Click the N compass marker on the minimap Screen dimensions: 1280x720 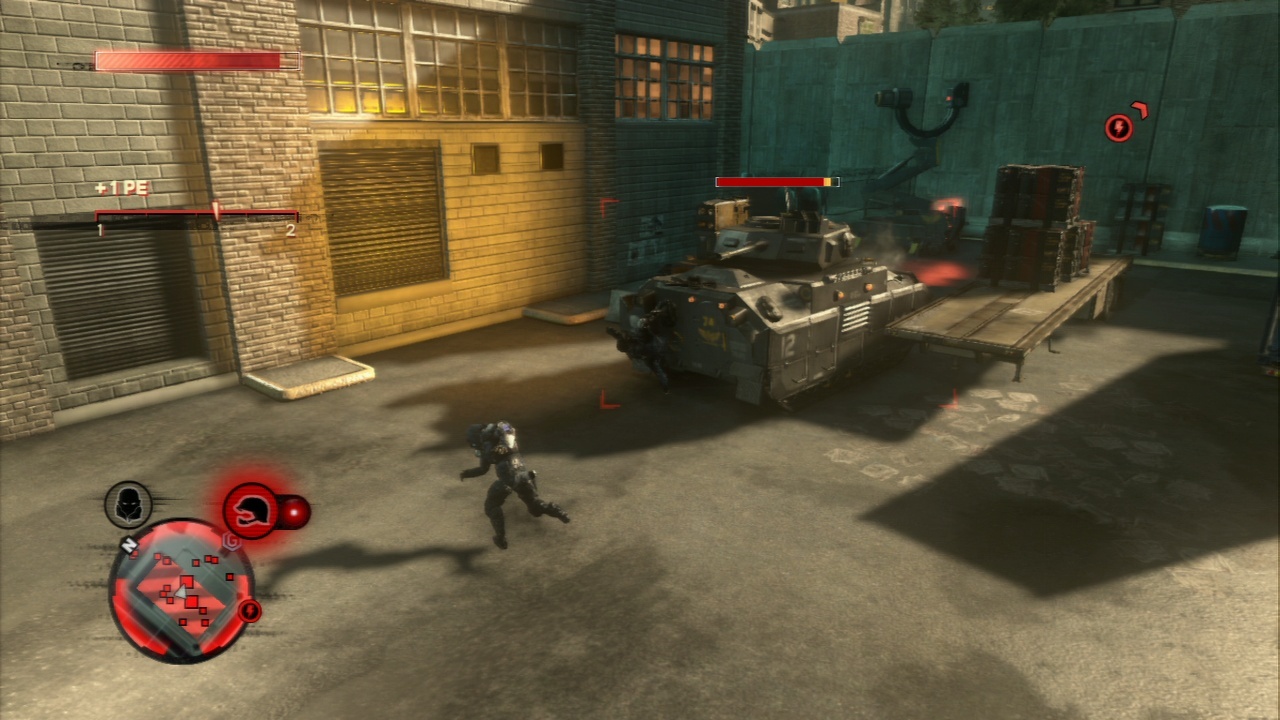[130, 545]
